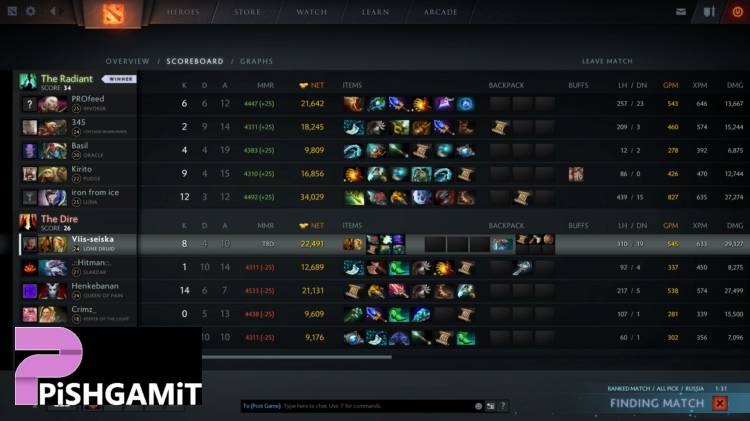The image size is (750, 421).
Task: Click the back arrow in top bar
Action: click(53, 12)
